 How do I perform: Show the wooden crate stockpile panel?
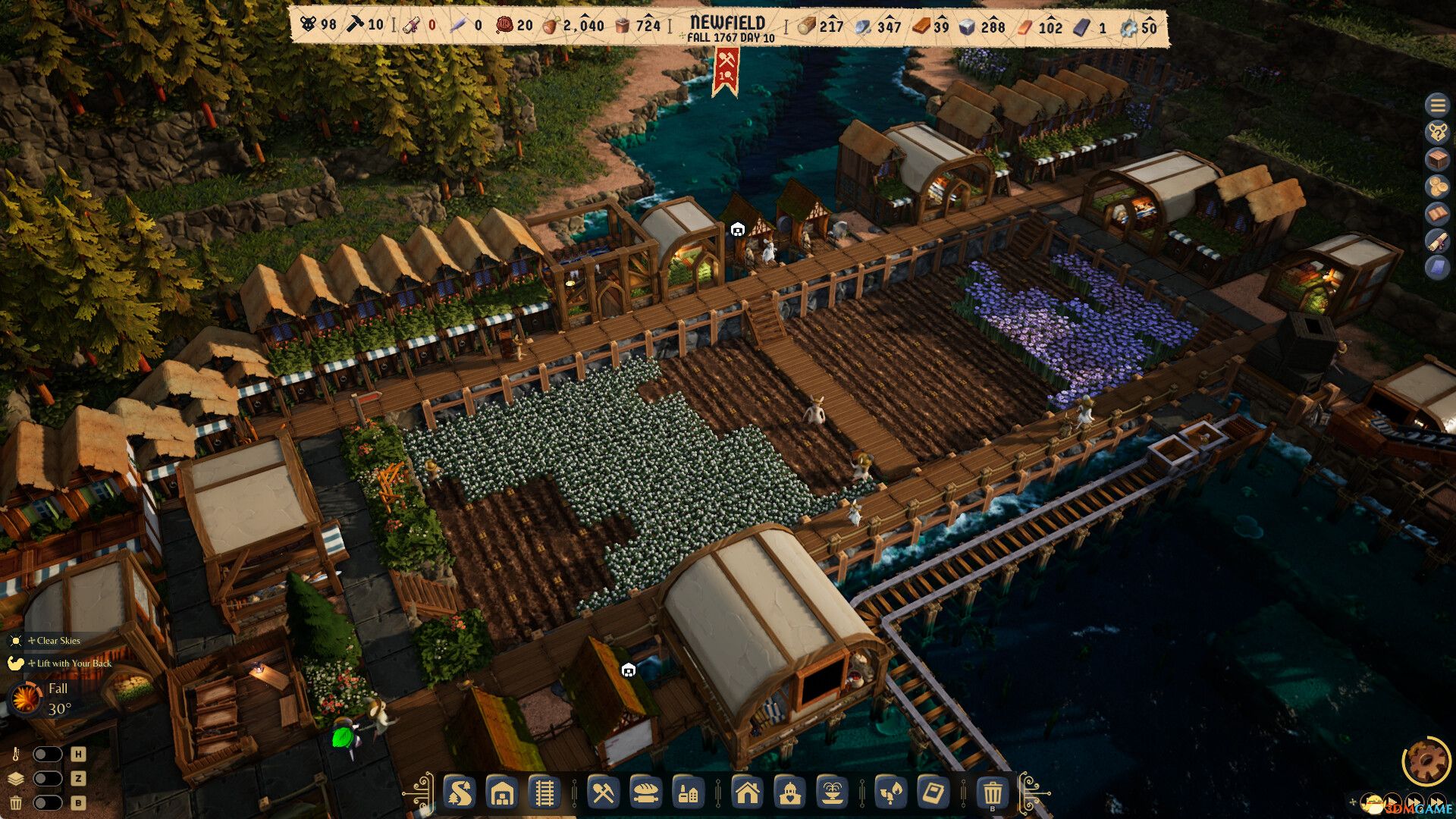[1436, 159]
